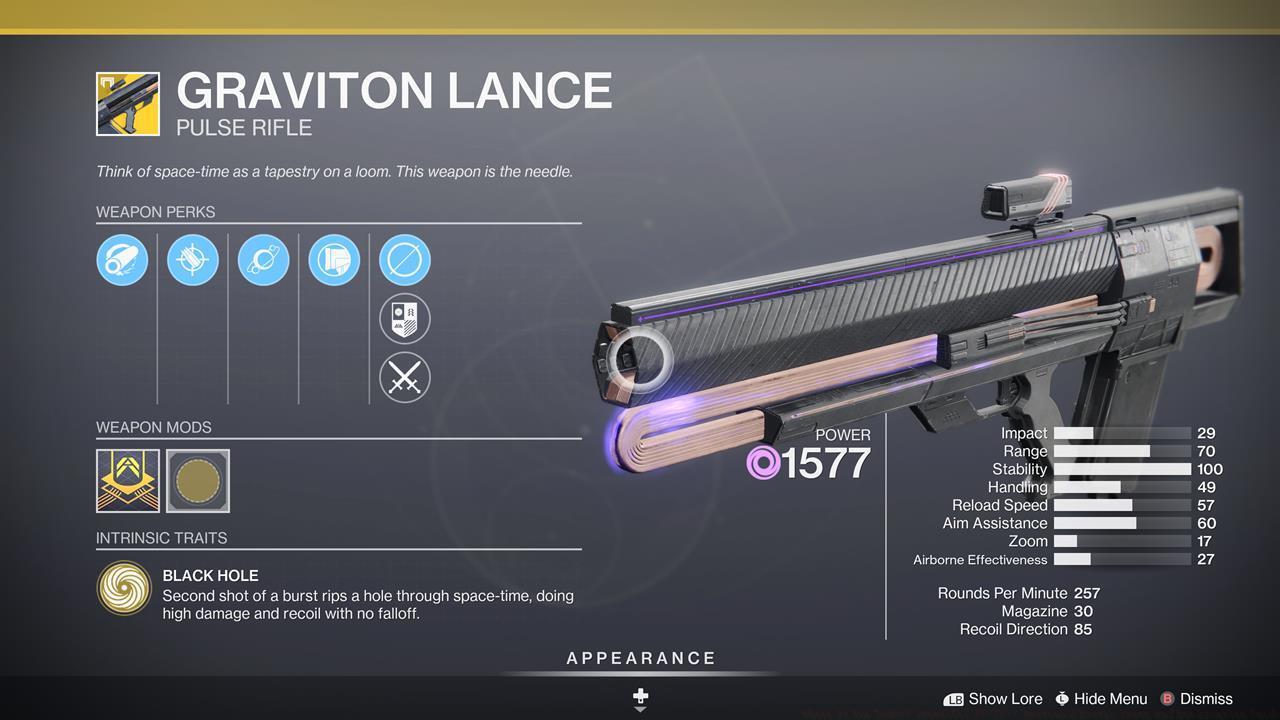Select the barrel perk in the first column

pyautogui.click(x=122, y=260)
